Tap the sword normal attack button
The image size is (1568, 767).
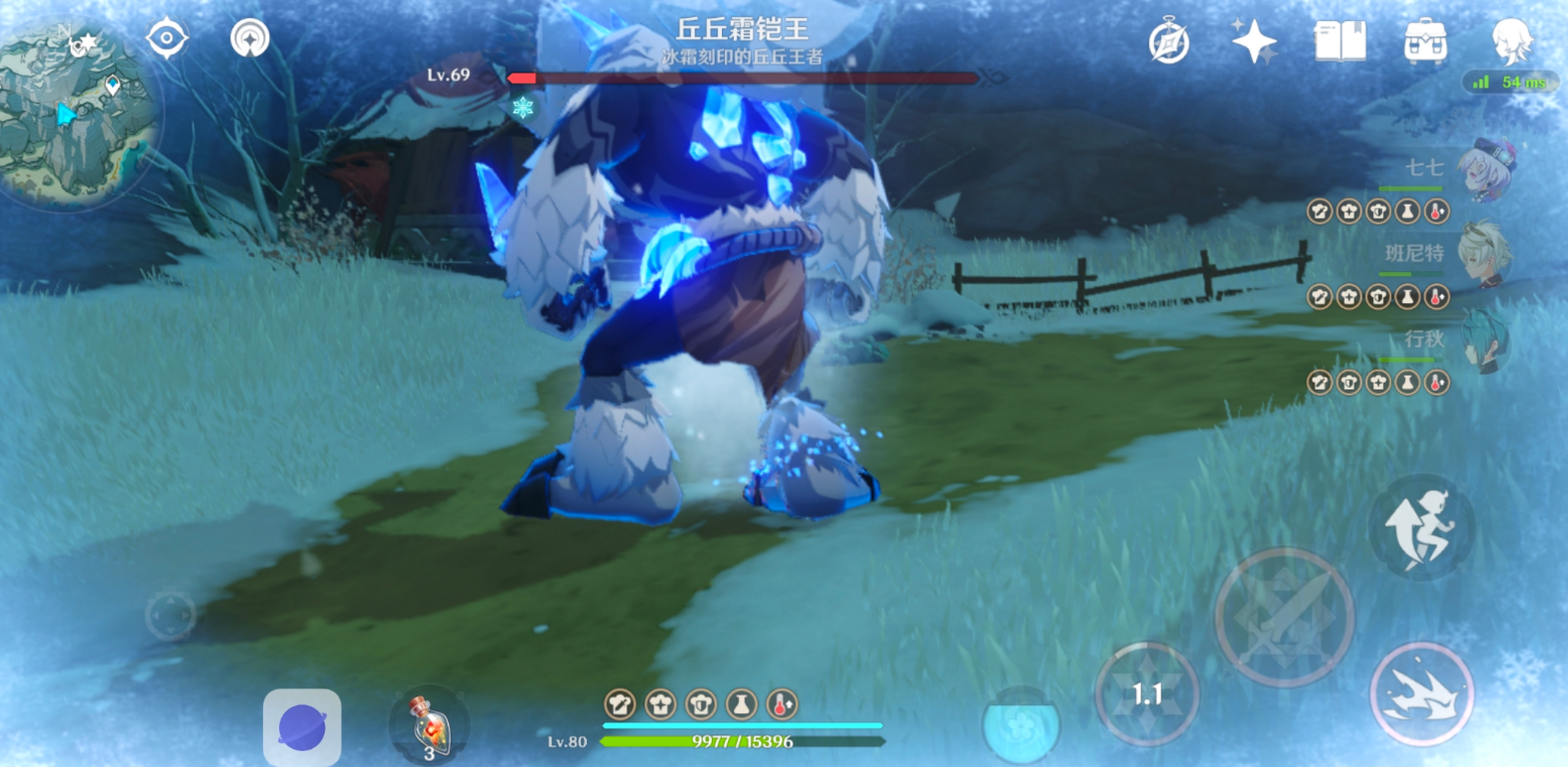1284,618
